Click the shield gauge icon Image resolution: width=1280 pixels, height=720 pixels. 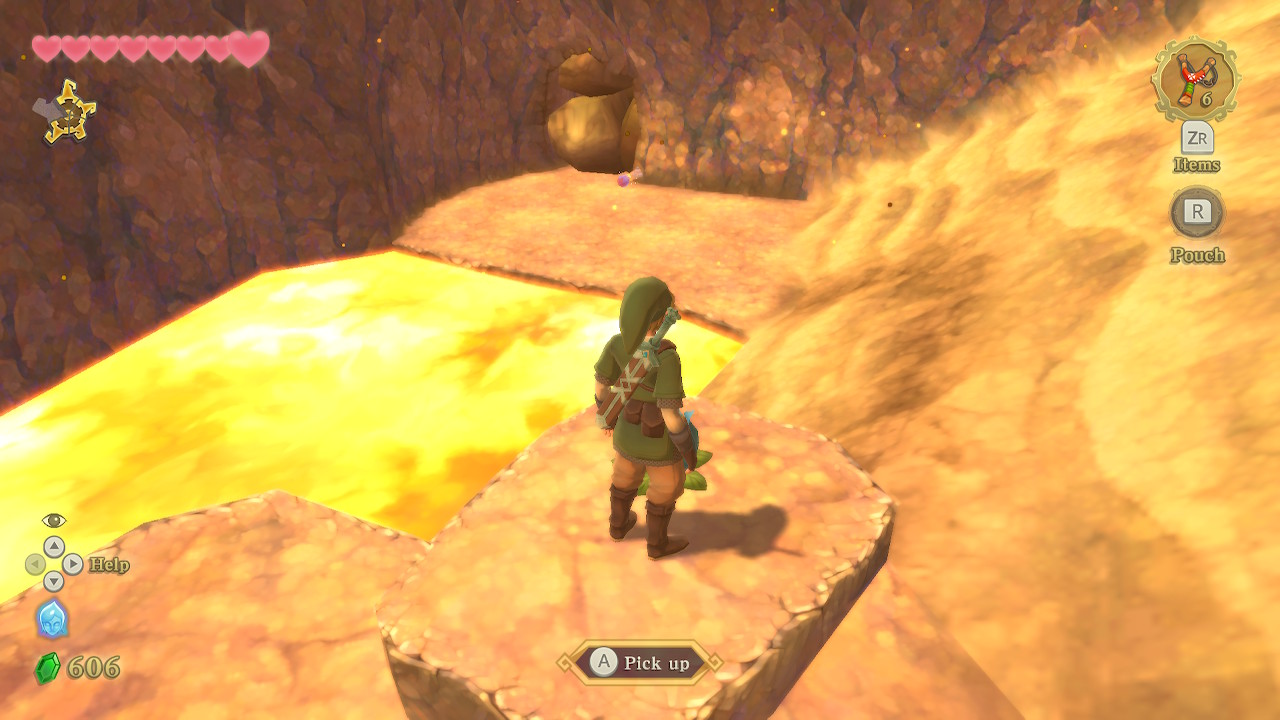click(65, 112)
